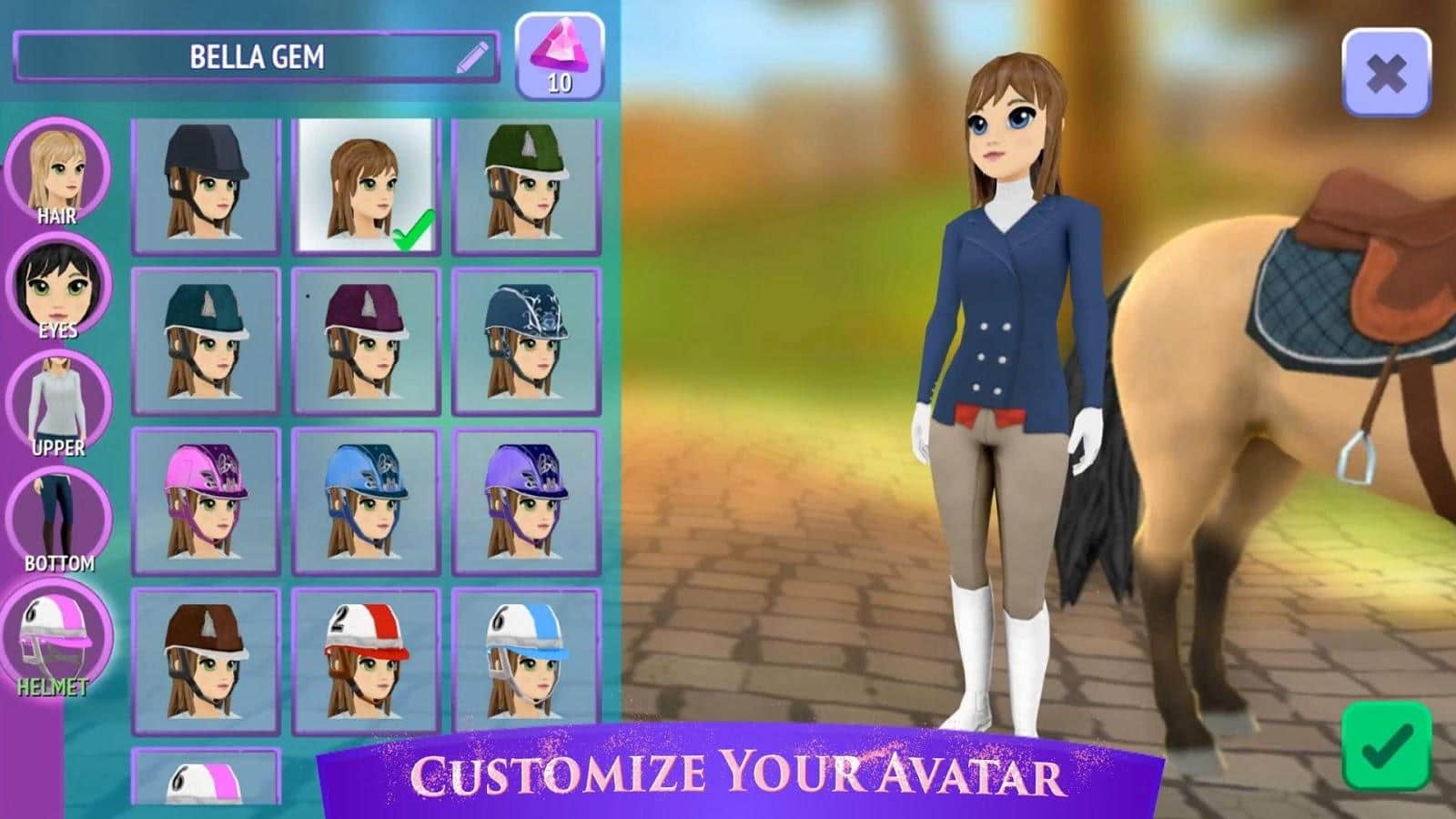Choose the pink and purple helmet

click(x=206, y=501)
